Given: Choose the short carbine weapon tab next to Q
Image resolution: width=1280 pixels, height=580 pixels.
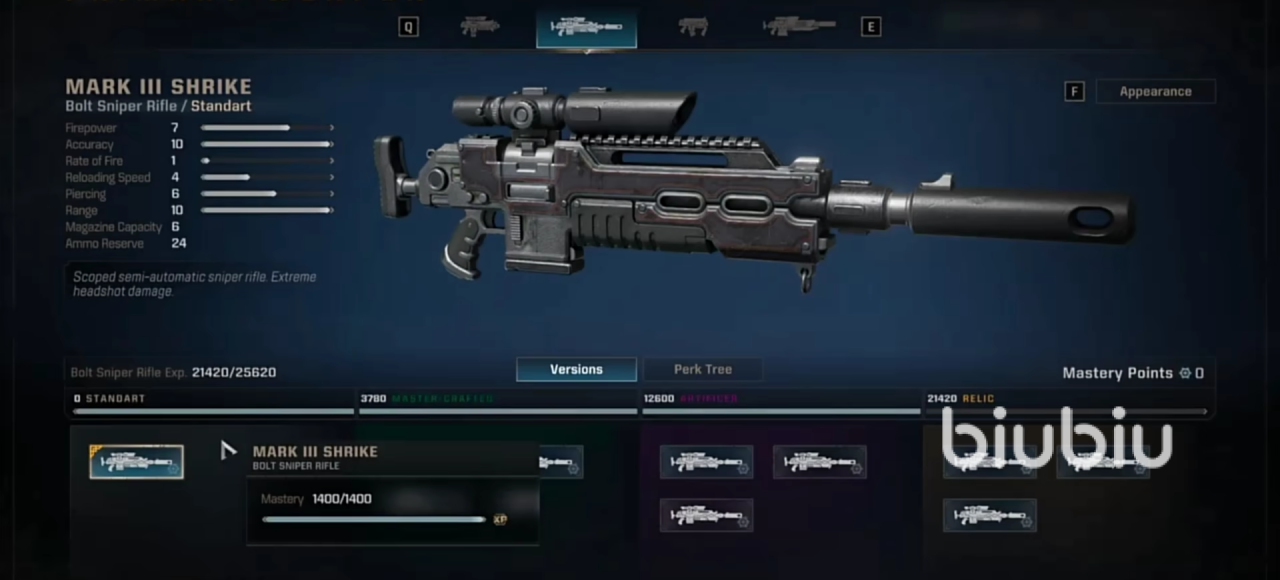Looking at the screenshot, I should [x=480, y=27].
